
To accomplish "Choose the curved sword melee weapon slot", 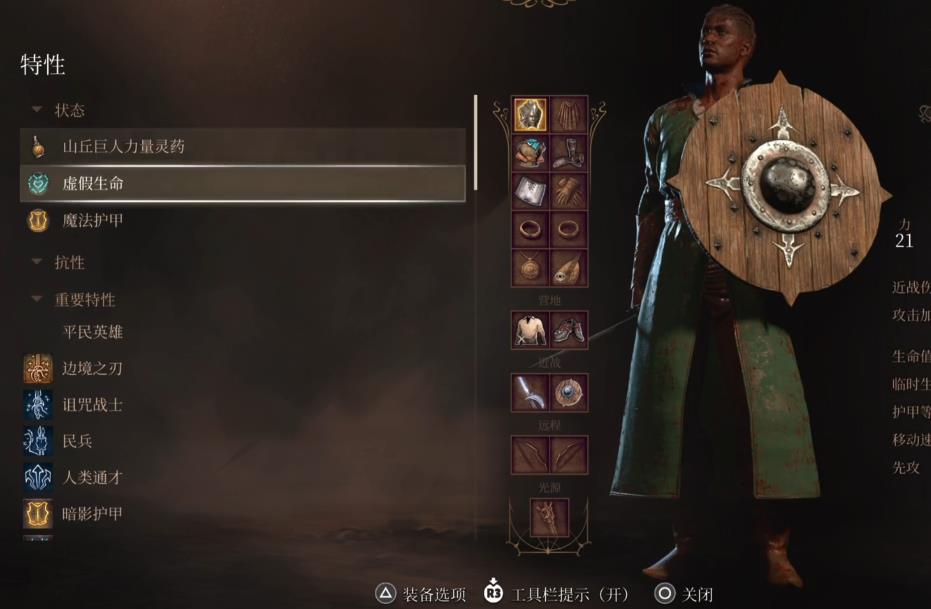I will click(530, 392).
